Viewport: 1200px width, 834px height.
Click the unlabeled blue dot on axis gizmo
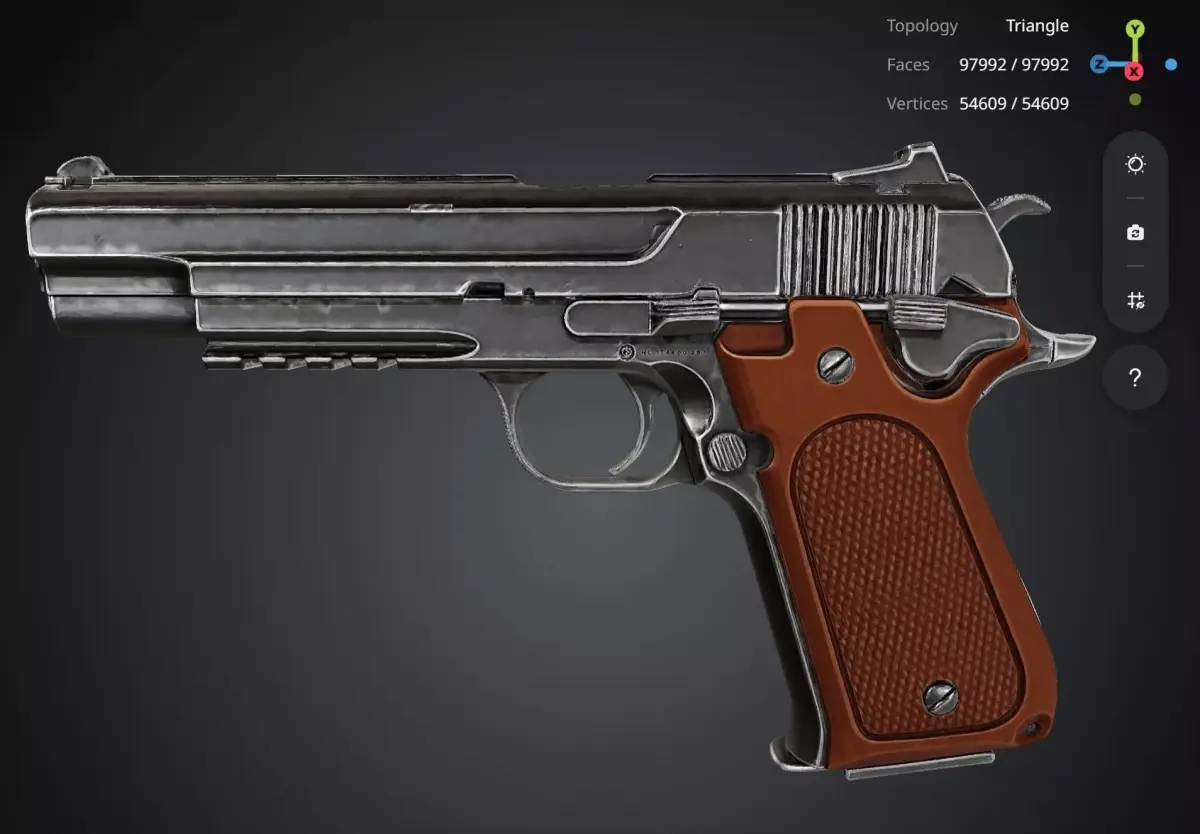[x=1171, y=65]
